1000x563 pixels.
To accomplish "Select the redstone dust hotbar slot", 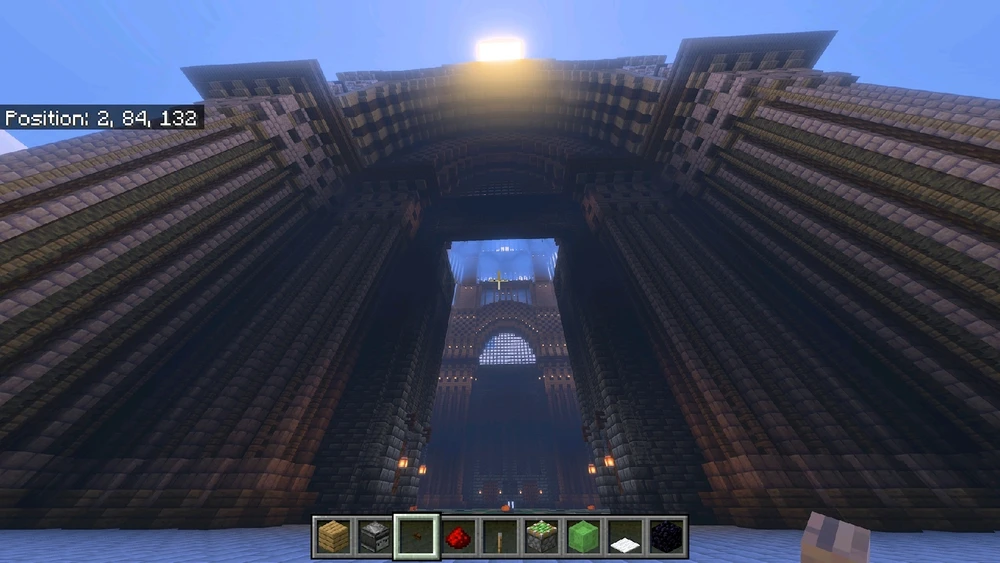I will 459,537.
